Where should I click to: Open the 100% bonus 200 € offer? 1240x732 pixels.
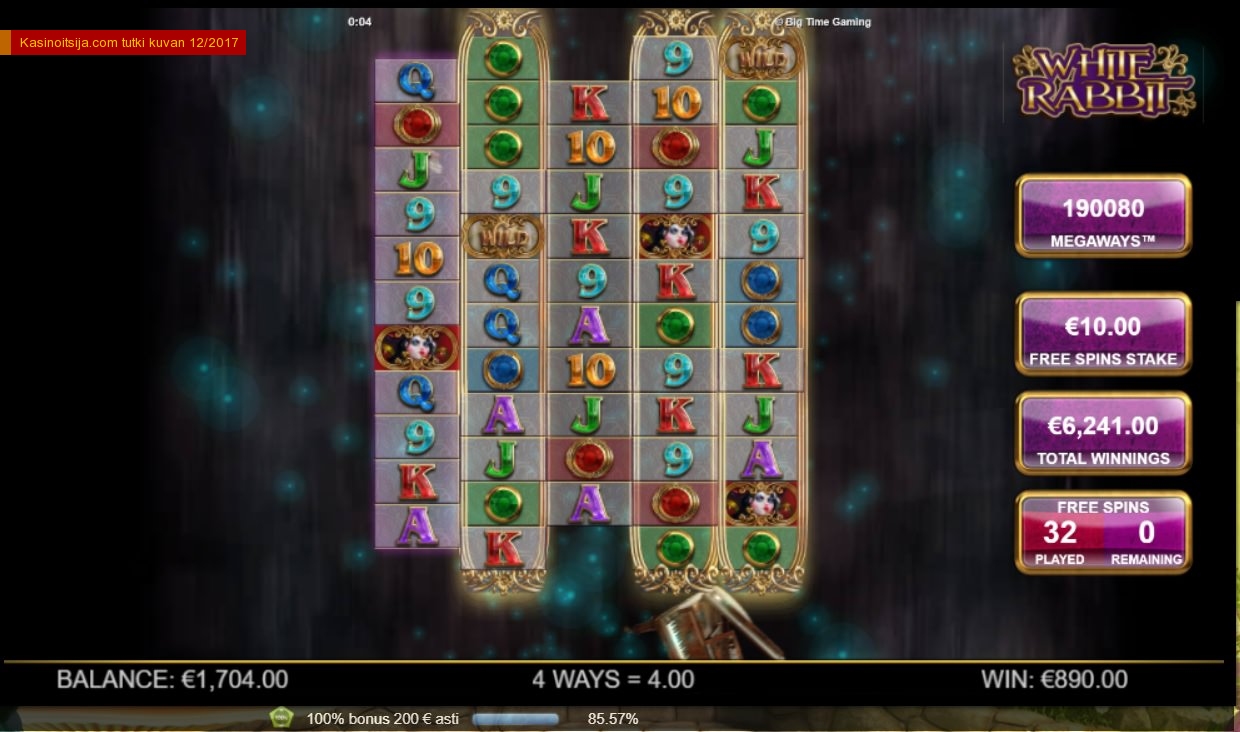382,718
